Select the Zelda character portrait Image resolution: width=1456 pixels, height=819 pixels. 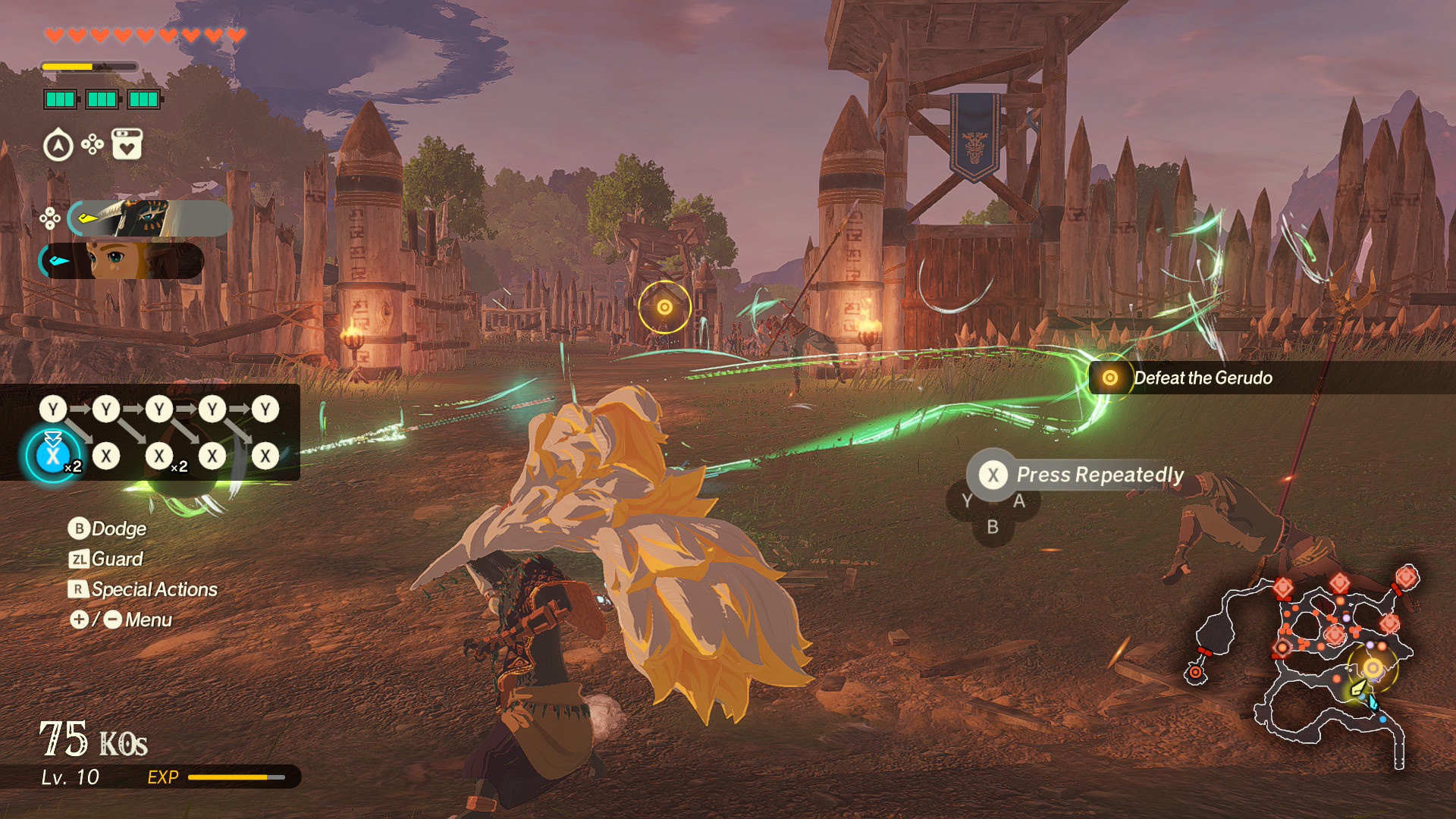click(x=121, y=261)
